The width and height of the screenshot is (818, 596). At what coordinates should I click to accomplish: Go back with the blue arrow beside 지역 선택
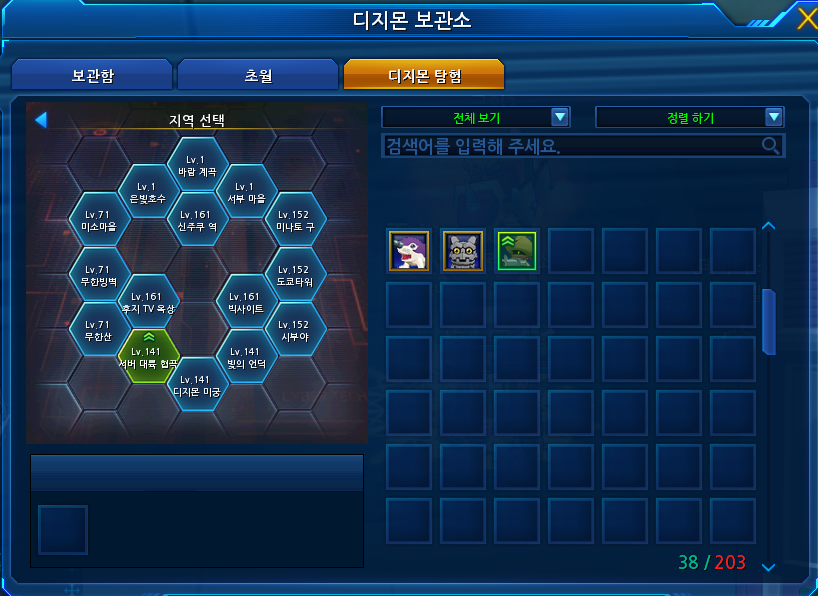(41, 120)
